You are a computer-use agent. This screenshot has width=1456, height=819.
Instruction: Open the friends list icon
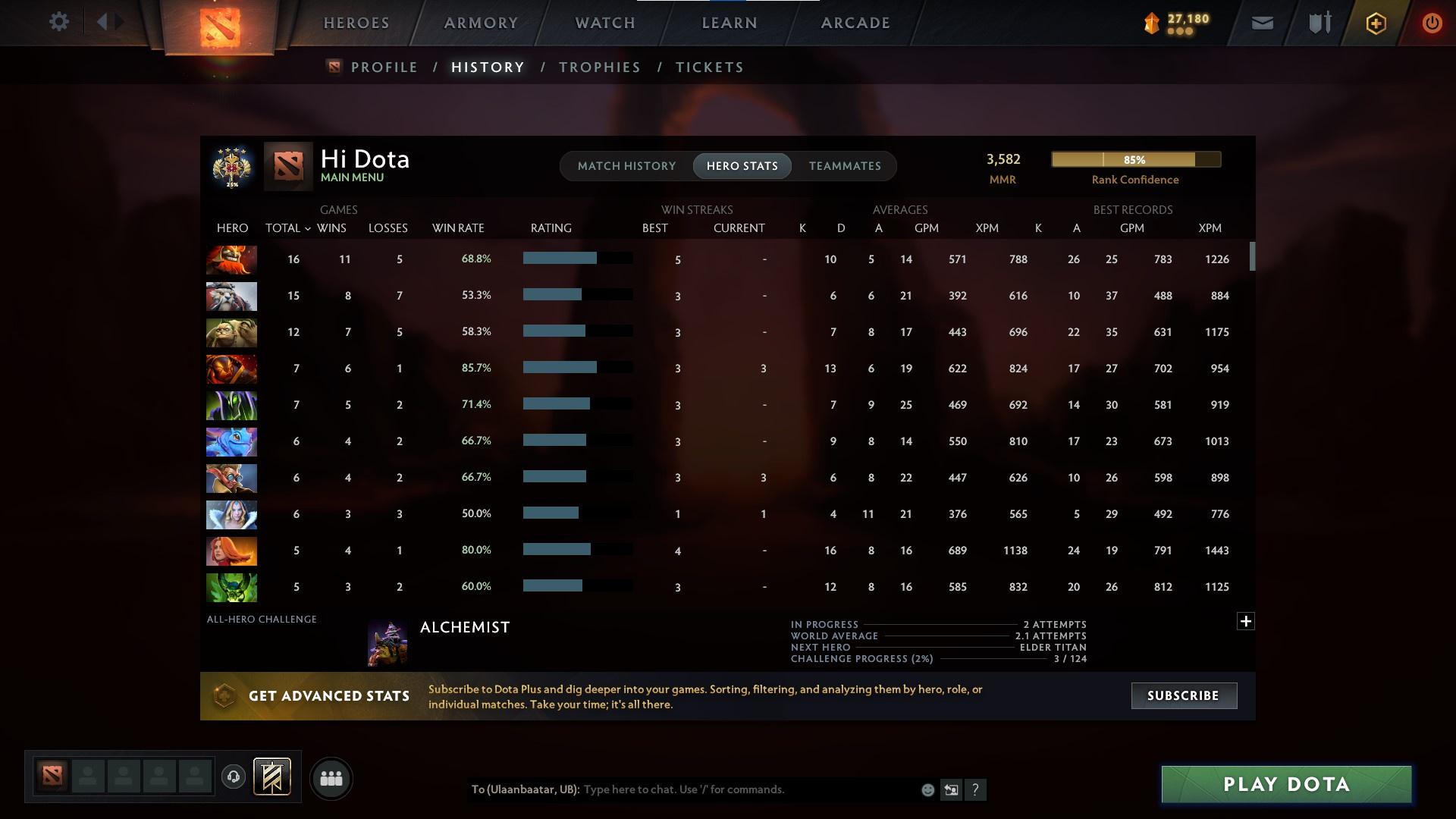point(331,777)
